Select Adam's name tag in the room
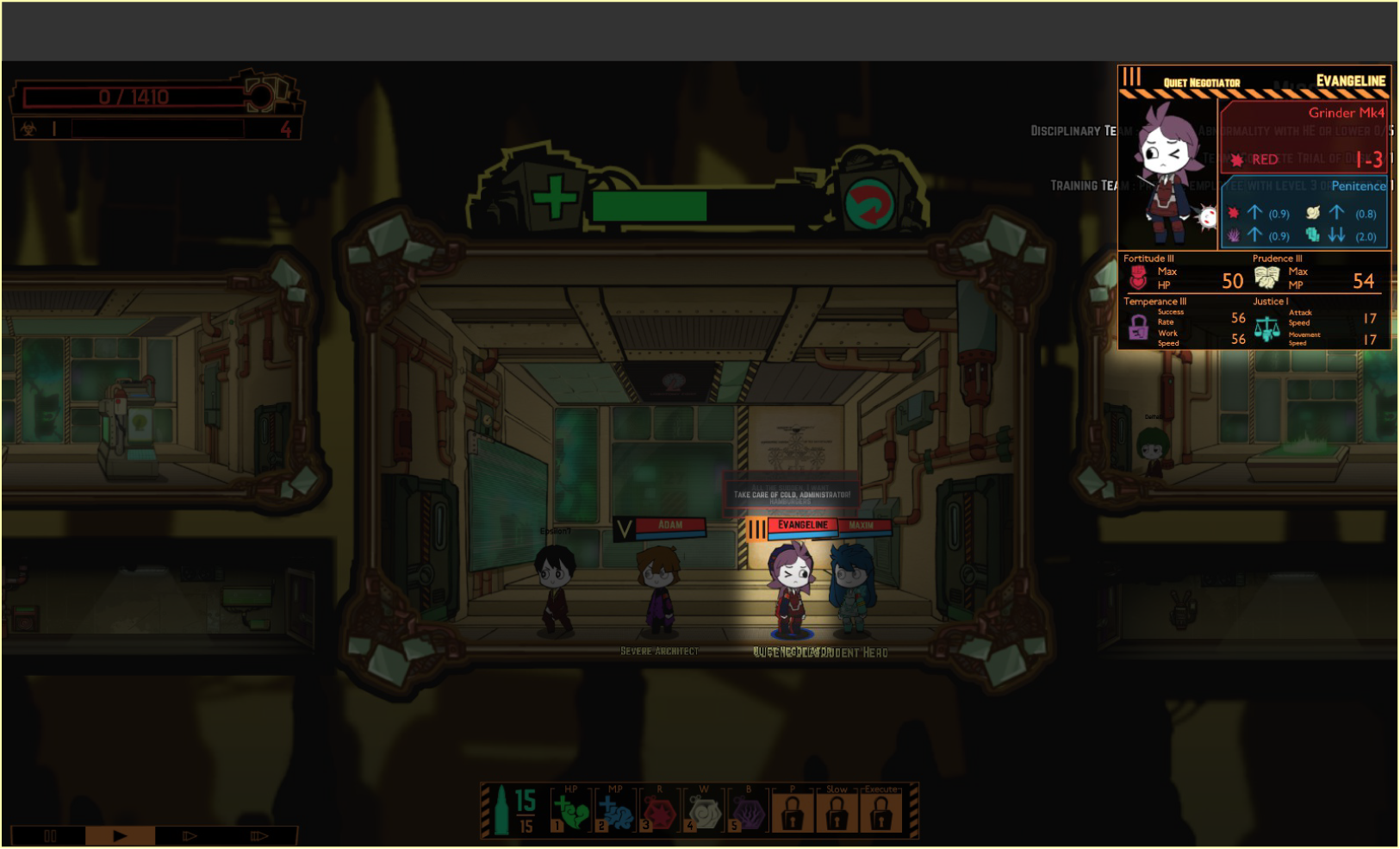 (x=670, y=525)
